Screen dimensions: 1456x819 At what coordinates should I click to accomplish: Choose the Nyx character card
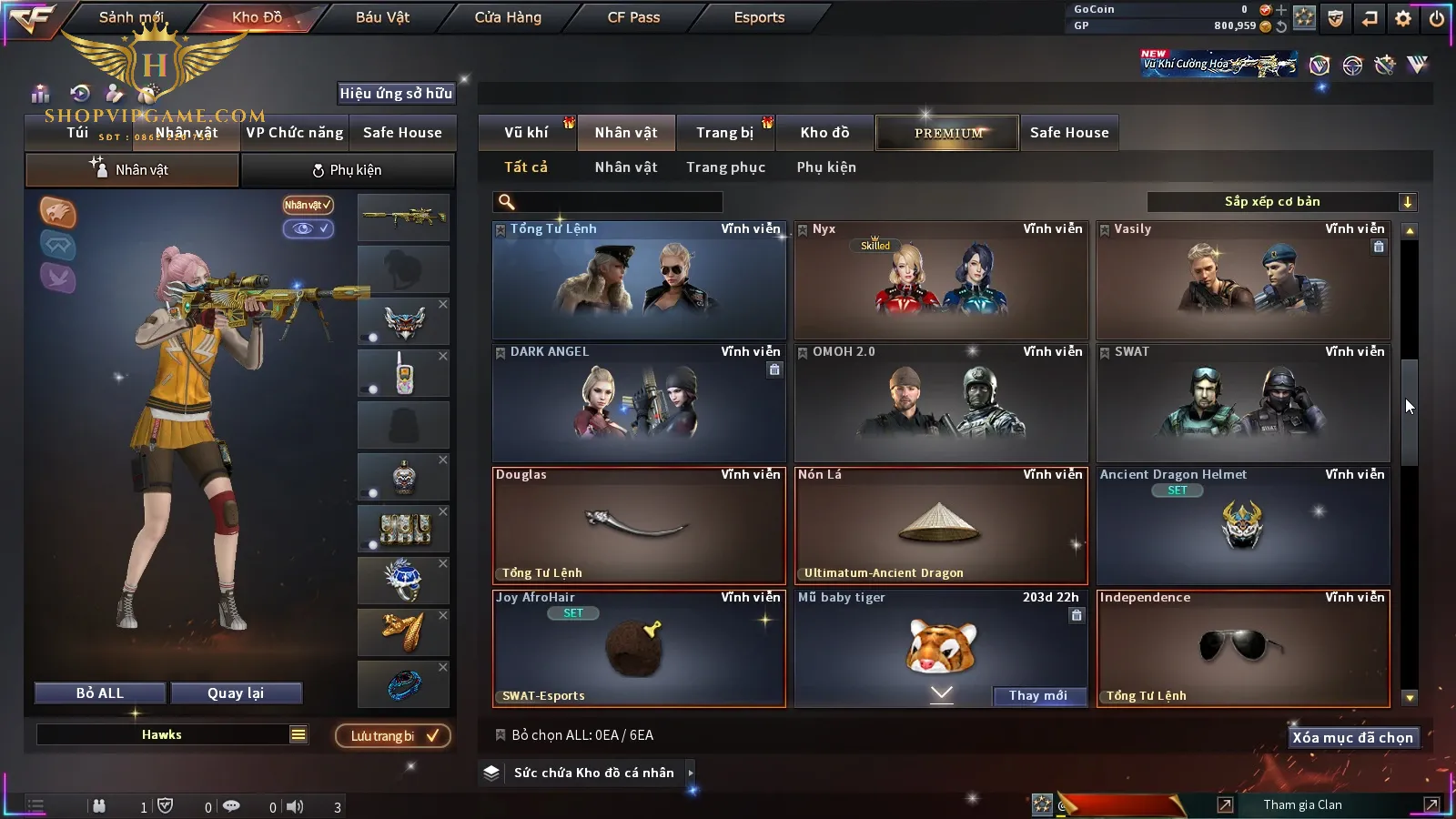click(x=941, y=280)
